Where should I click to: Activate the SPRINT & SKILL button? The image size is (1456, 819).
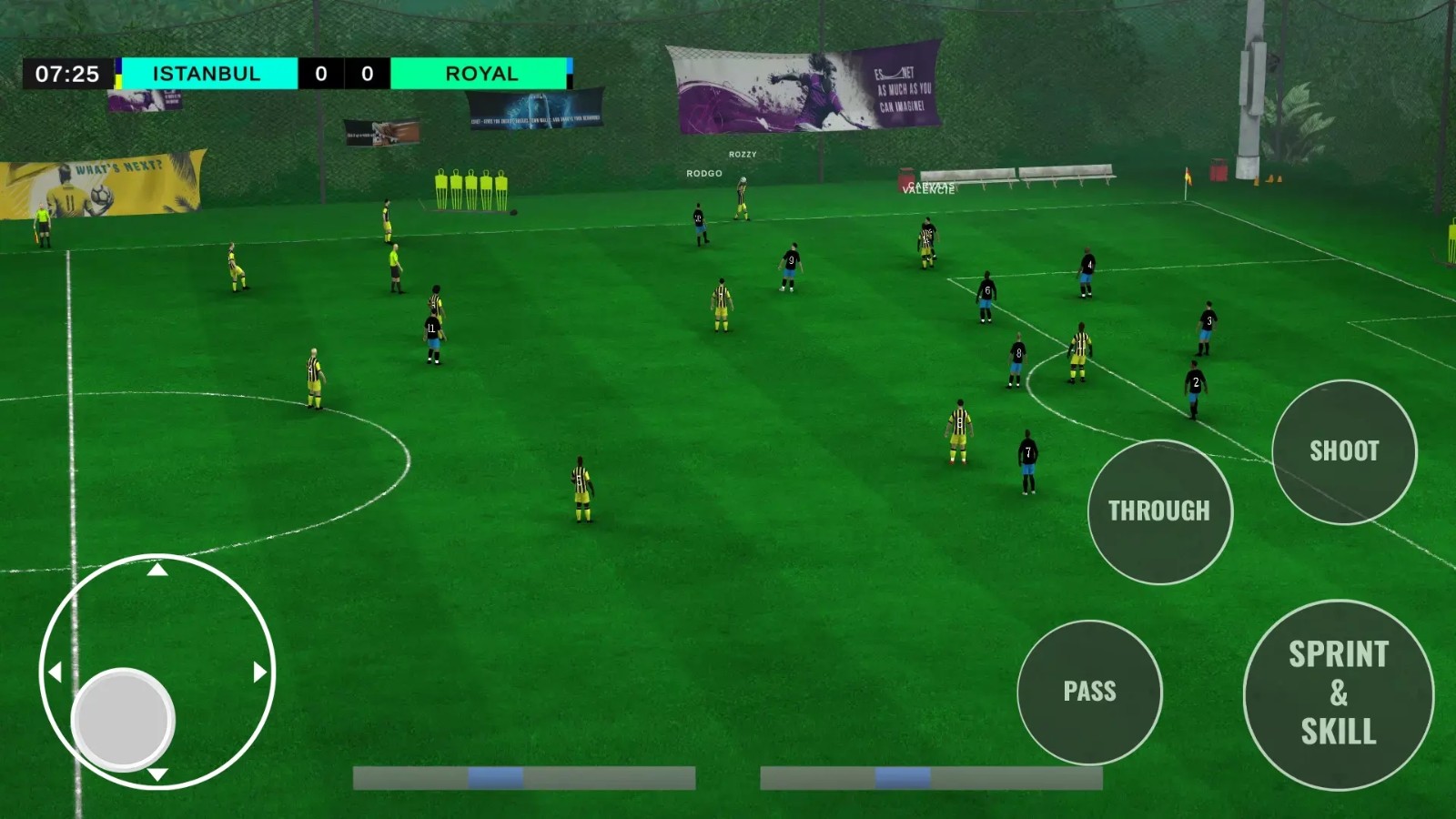pos(1338,694)
